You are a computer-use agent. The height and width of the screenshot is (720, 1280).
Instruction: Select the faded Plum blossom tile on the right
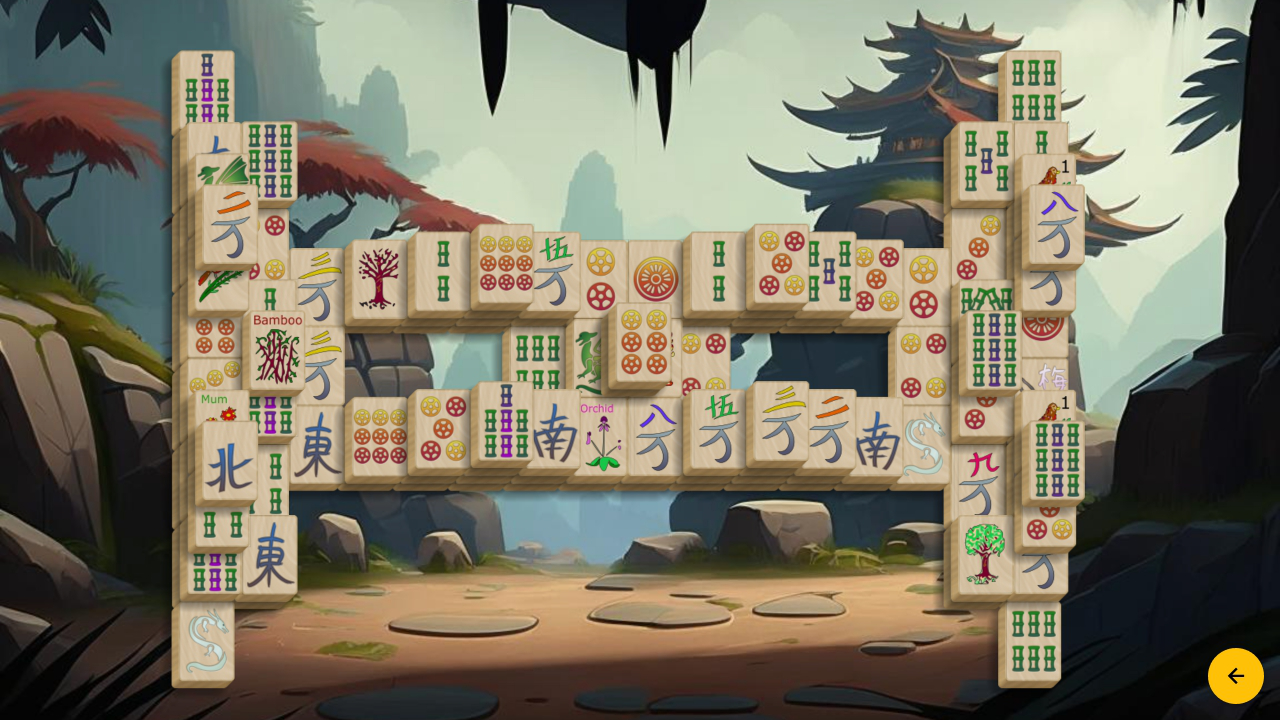[1053, 378]
